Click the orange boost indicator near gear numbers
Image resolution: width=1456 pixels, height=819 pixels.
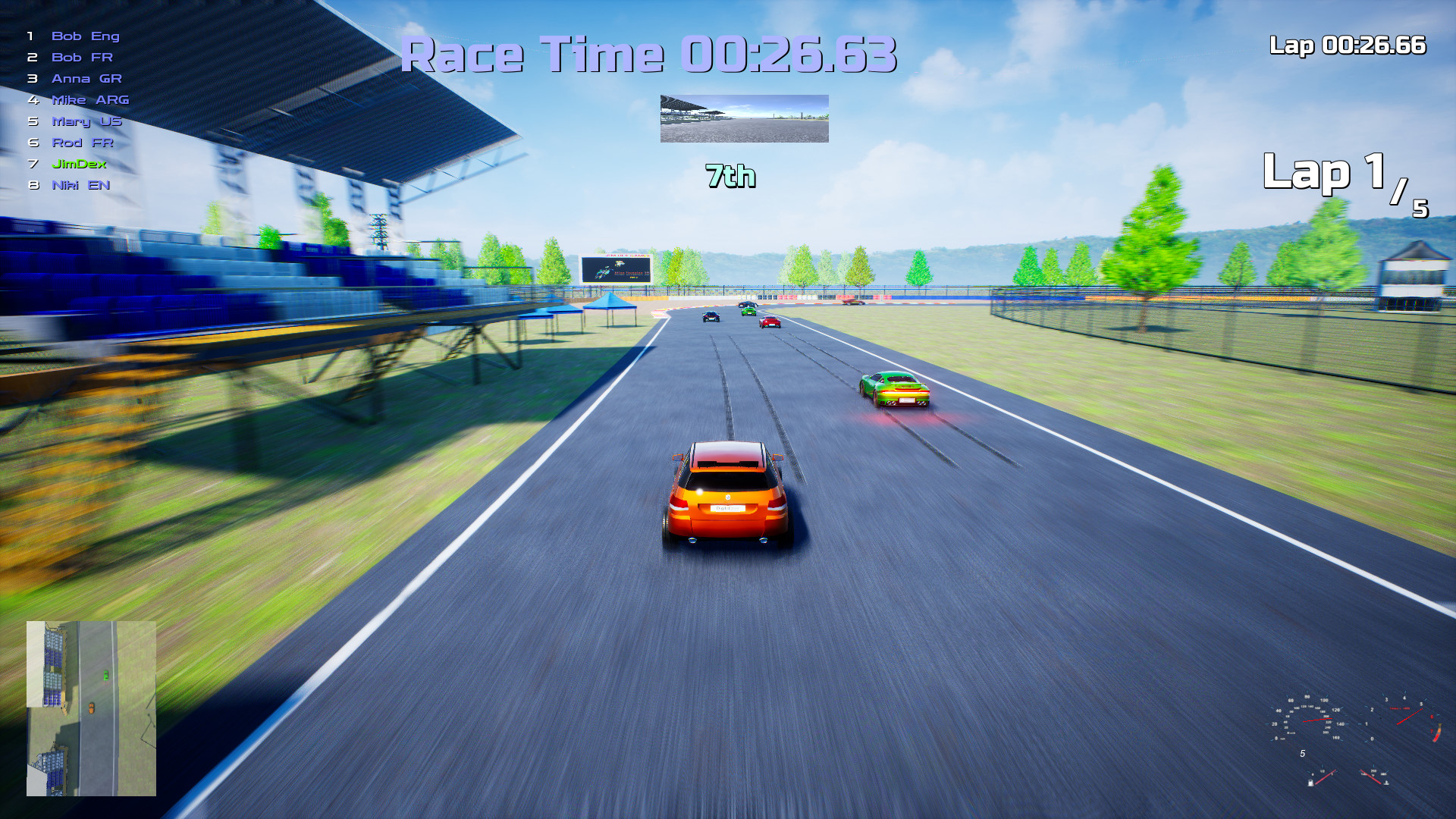1439,730
